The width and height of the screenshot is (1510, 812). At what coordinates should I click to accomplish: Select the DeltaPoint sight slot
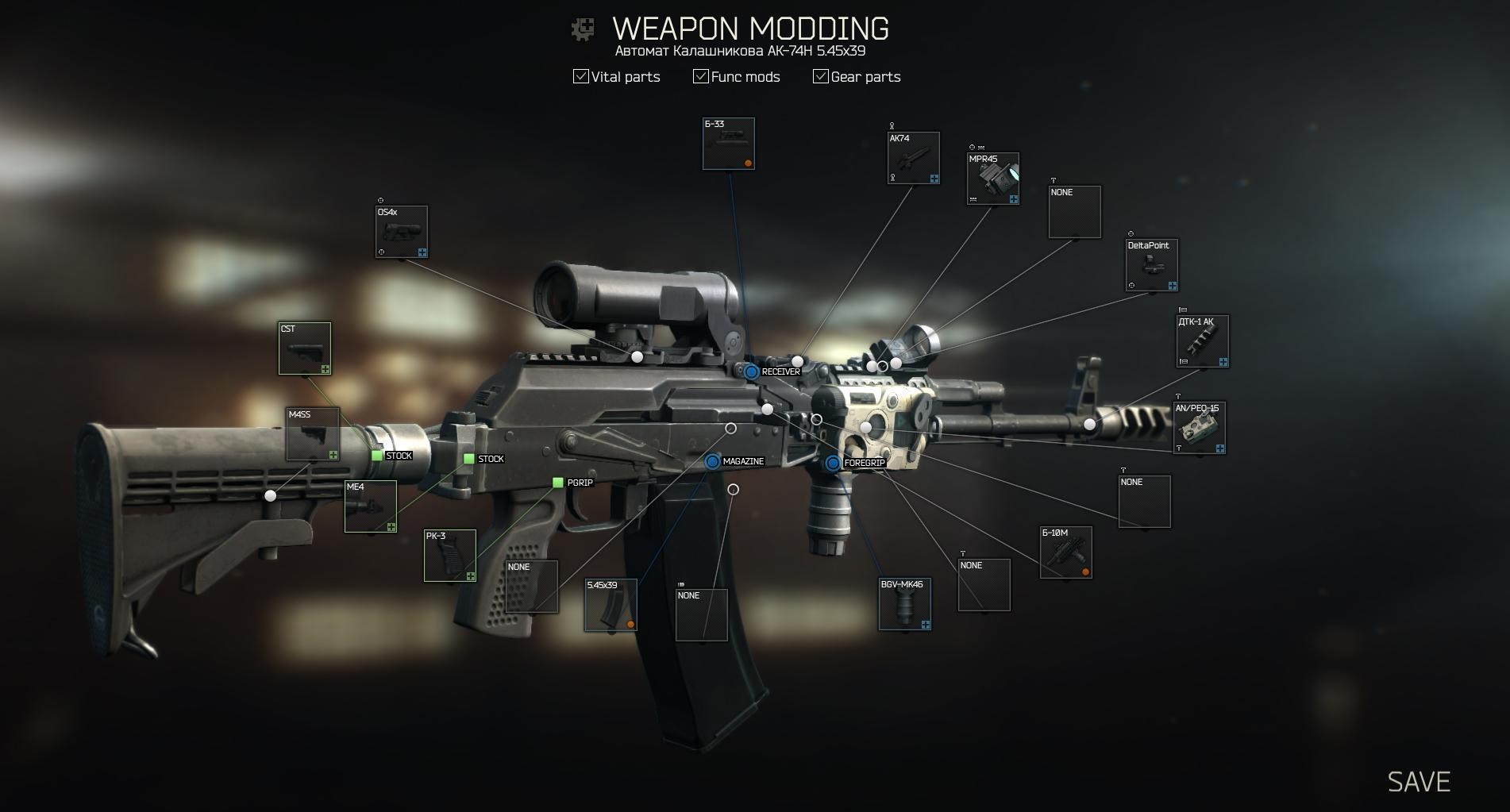pyautogui.click(x=1152, y=265)
